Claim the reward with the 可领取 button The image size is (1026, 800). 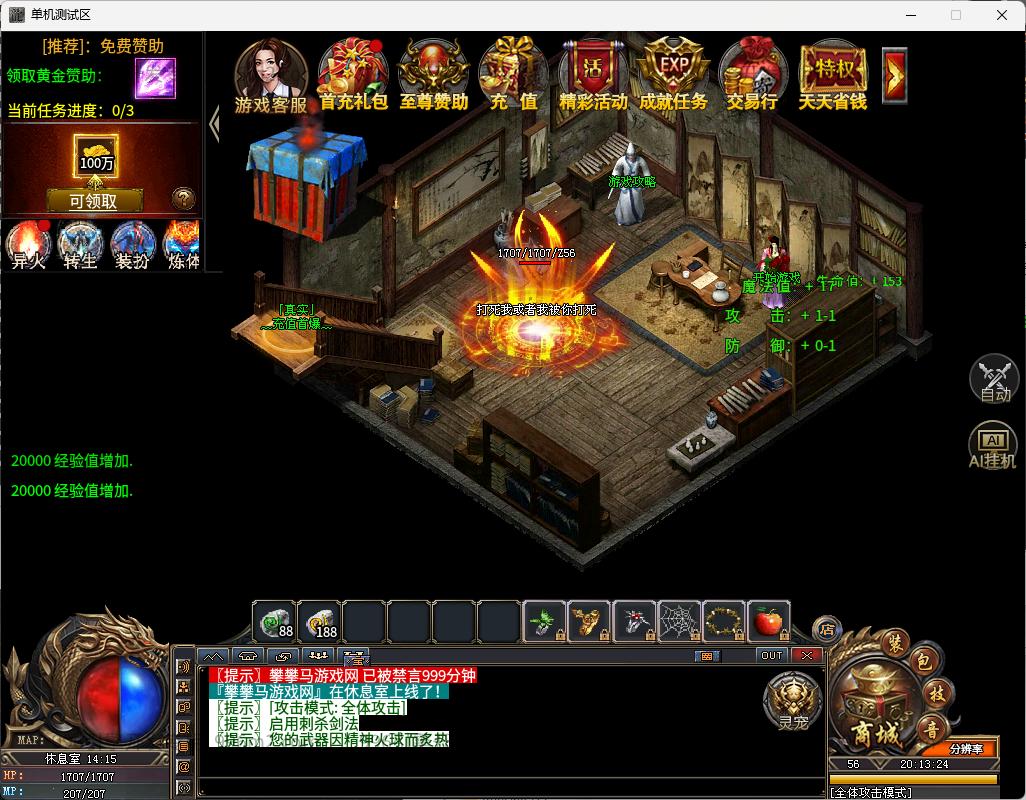point(93,201)
